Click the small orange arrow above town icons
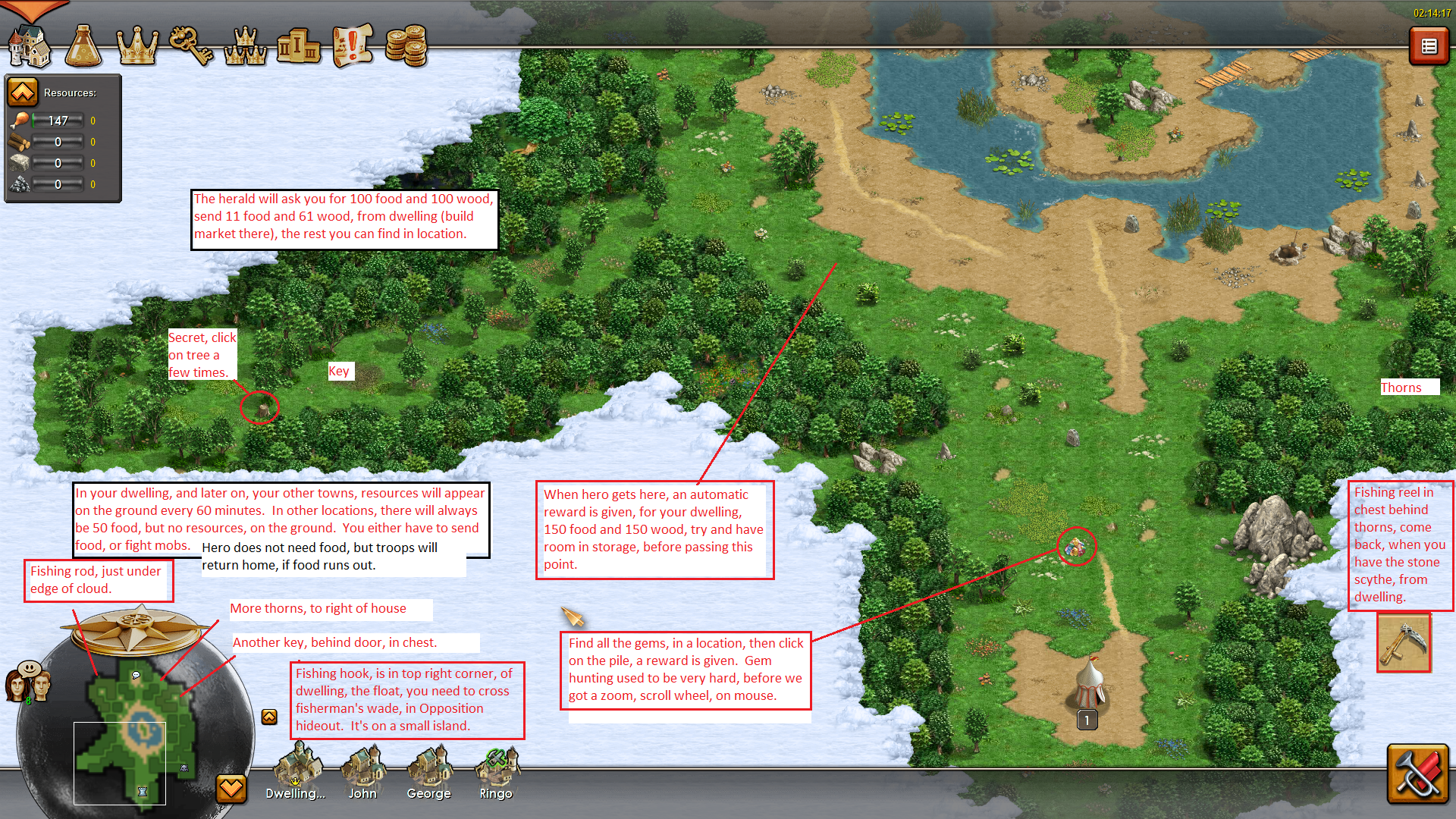This screenshot has height=819, width=1456. pyautogui.click(x=269, y=717)
